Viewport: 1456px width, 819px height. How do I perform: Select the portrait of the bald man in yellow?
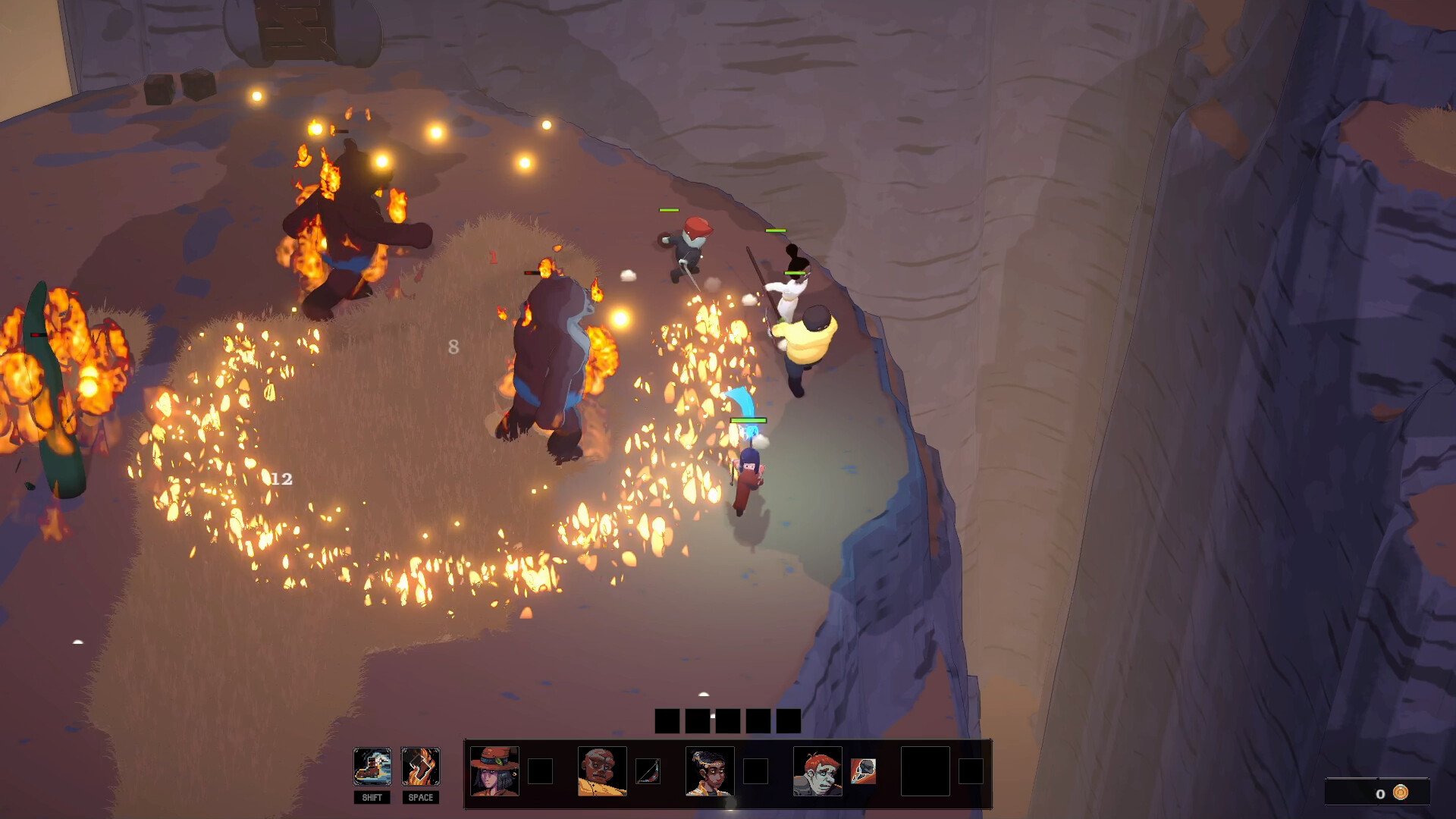click(x=601, y=770)
